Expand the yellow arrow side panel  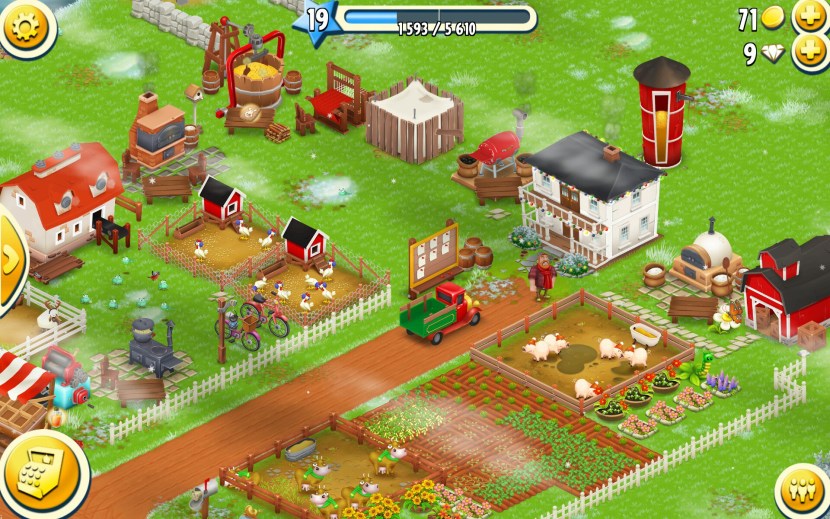9,258
